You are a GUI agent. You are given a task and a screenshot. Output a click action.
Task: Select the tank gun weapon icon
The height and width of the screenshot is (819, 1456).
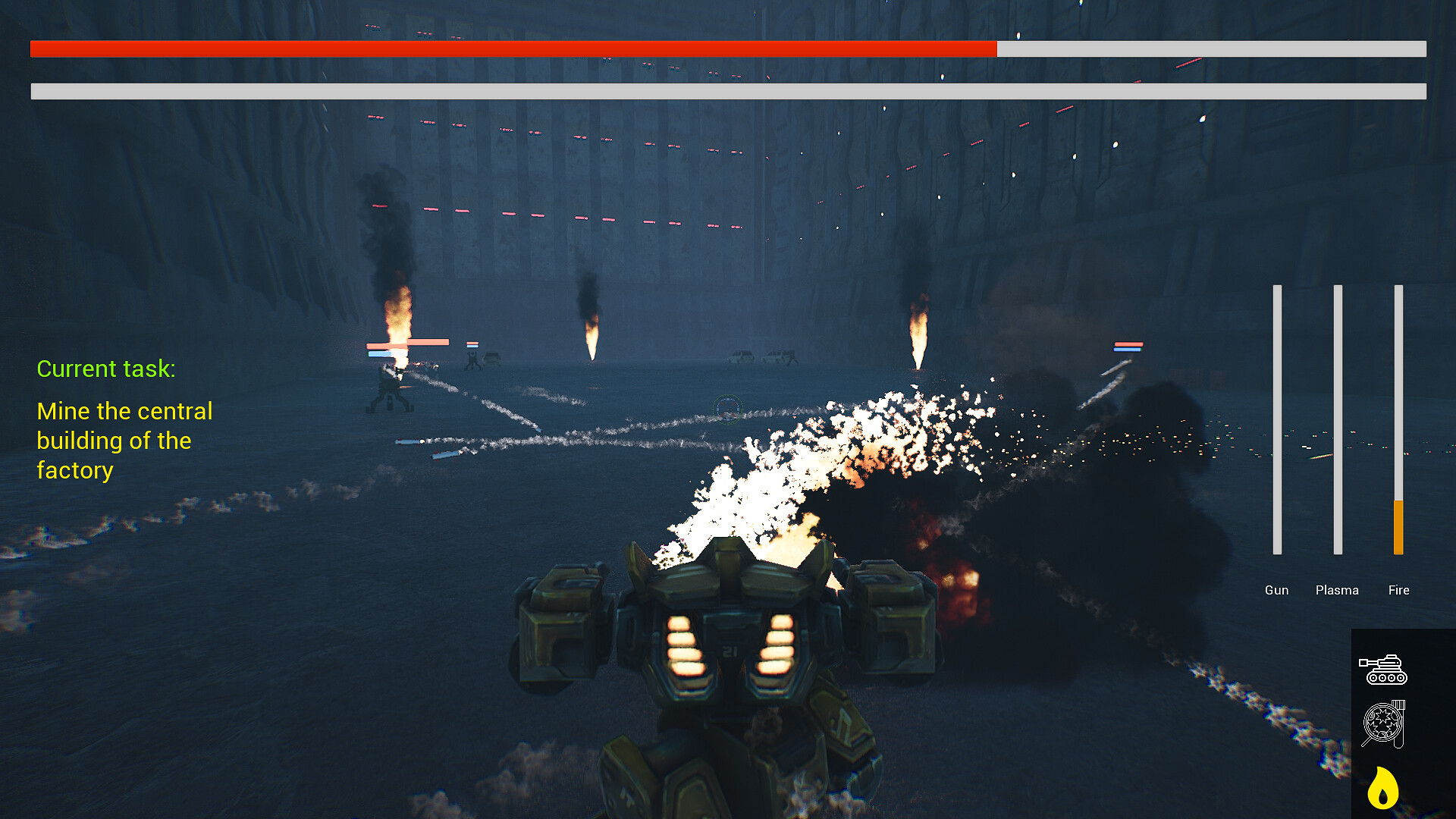tap(1382, 670)
